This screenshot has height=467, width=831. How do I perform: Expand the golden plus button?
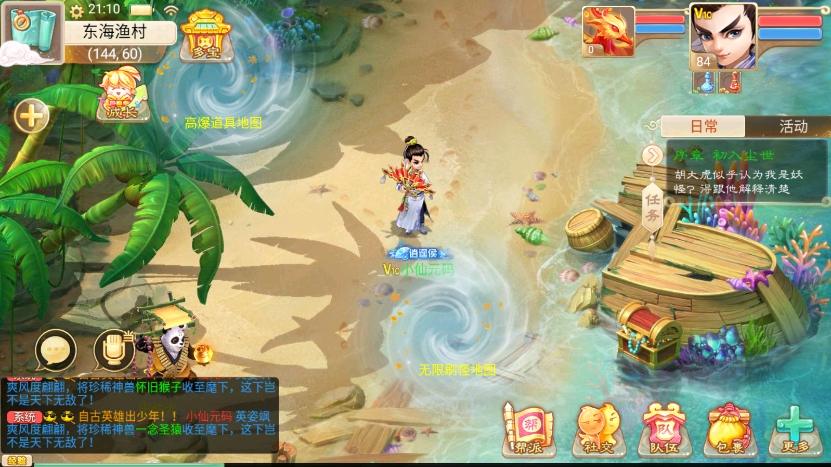[31, 116]
